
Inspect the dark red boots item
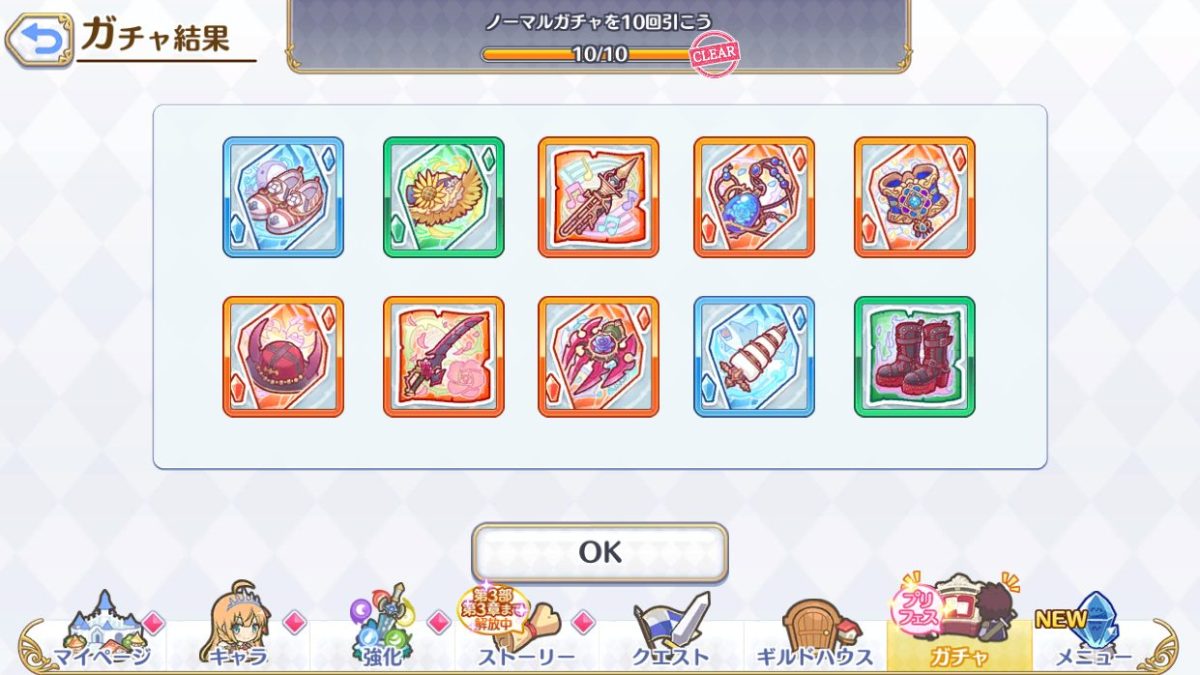[x=914, y=356]
